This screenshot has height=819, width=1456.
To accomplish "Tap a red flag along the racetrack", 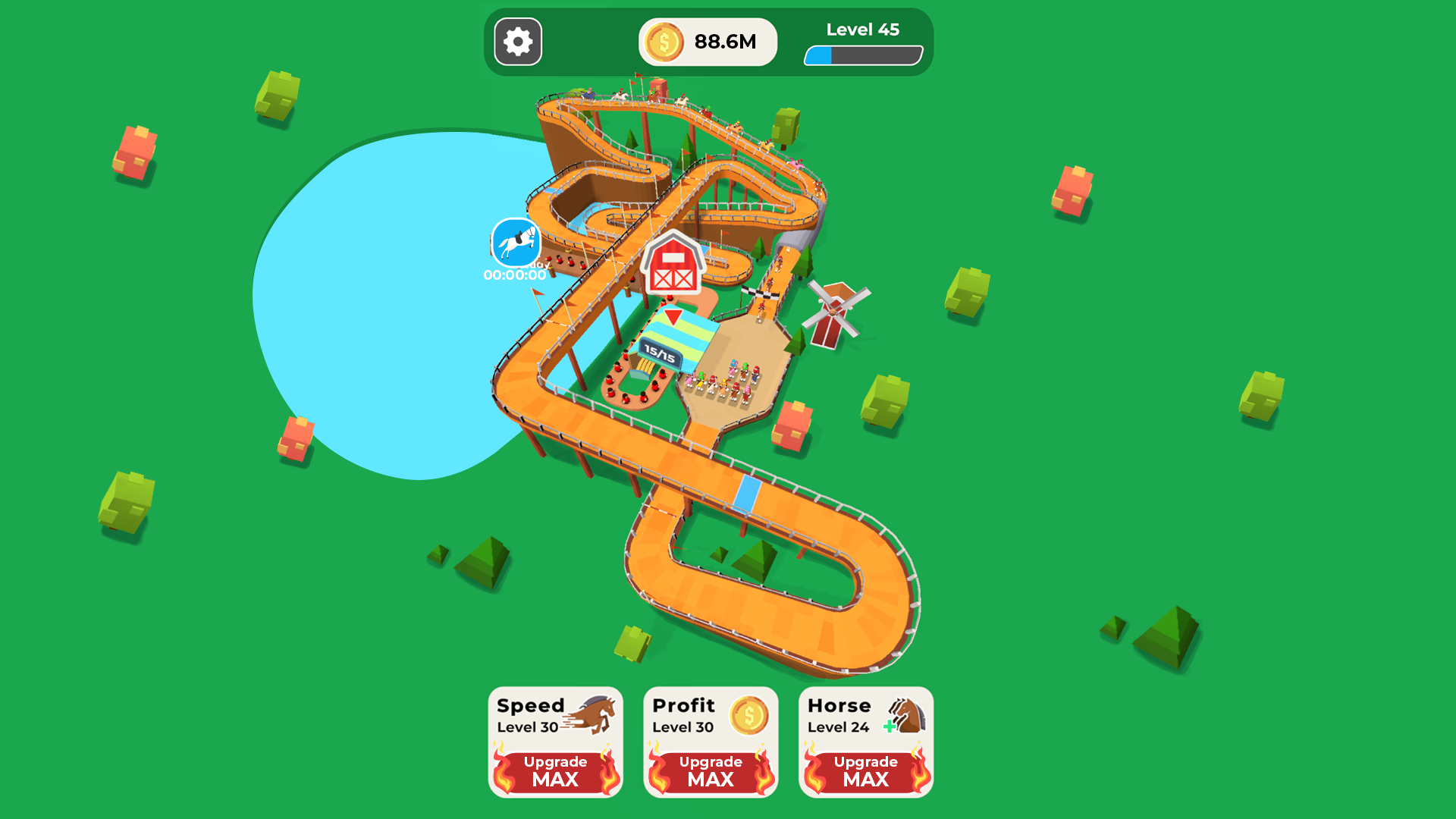I will coord(538,293).
